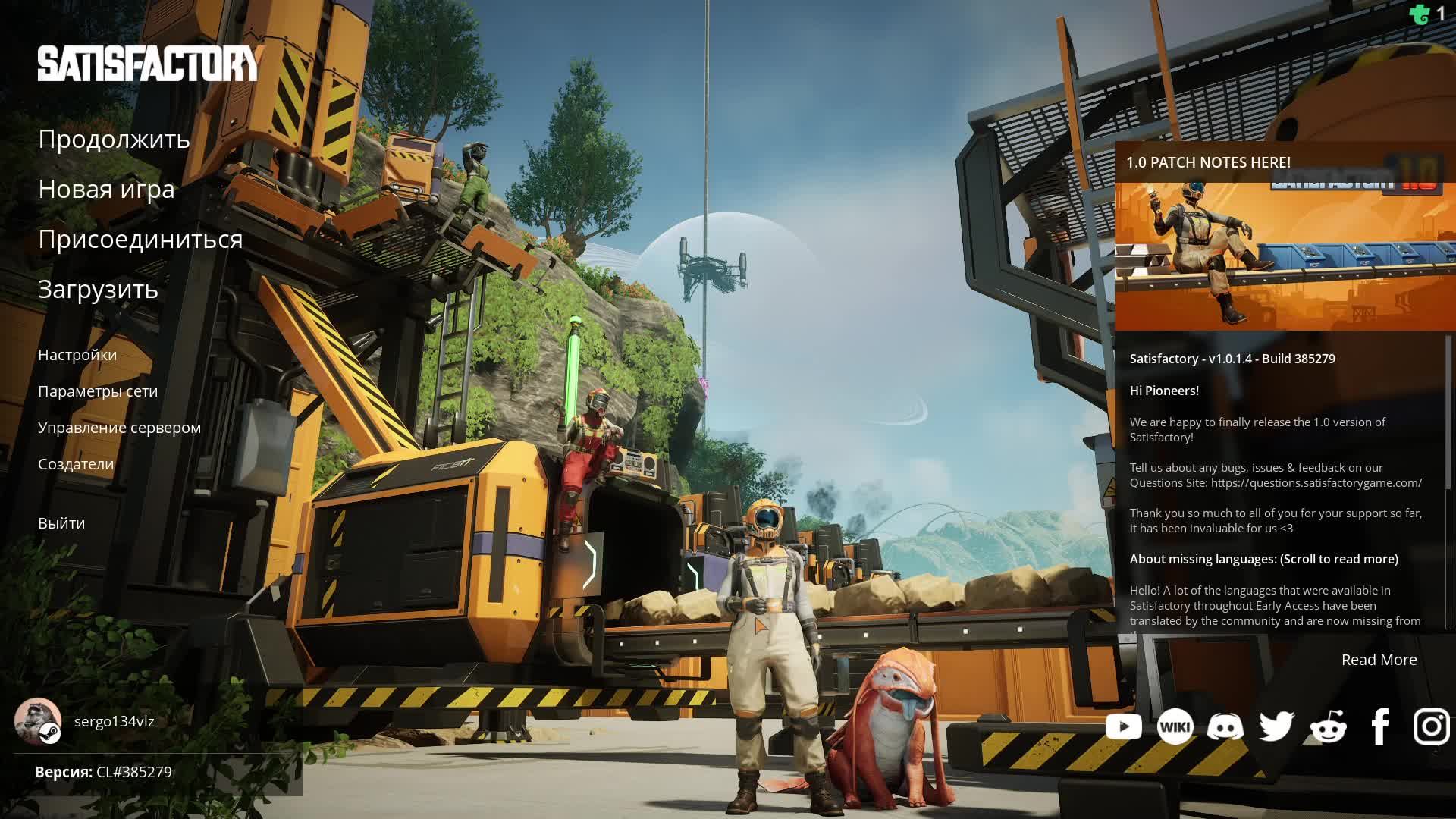Open the YouTube channel icon
Viewport: 1456px width, 819px height.
tap(1124, 726)
